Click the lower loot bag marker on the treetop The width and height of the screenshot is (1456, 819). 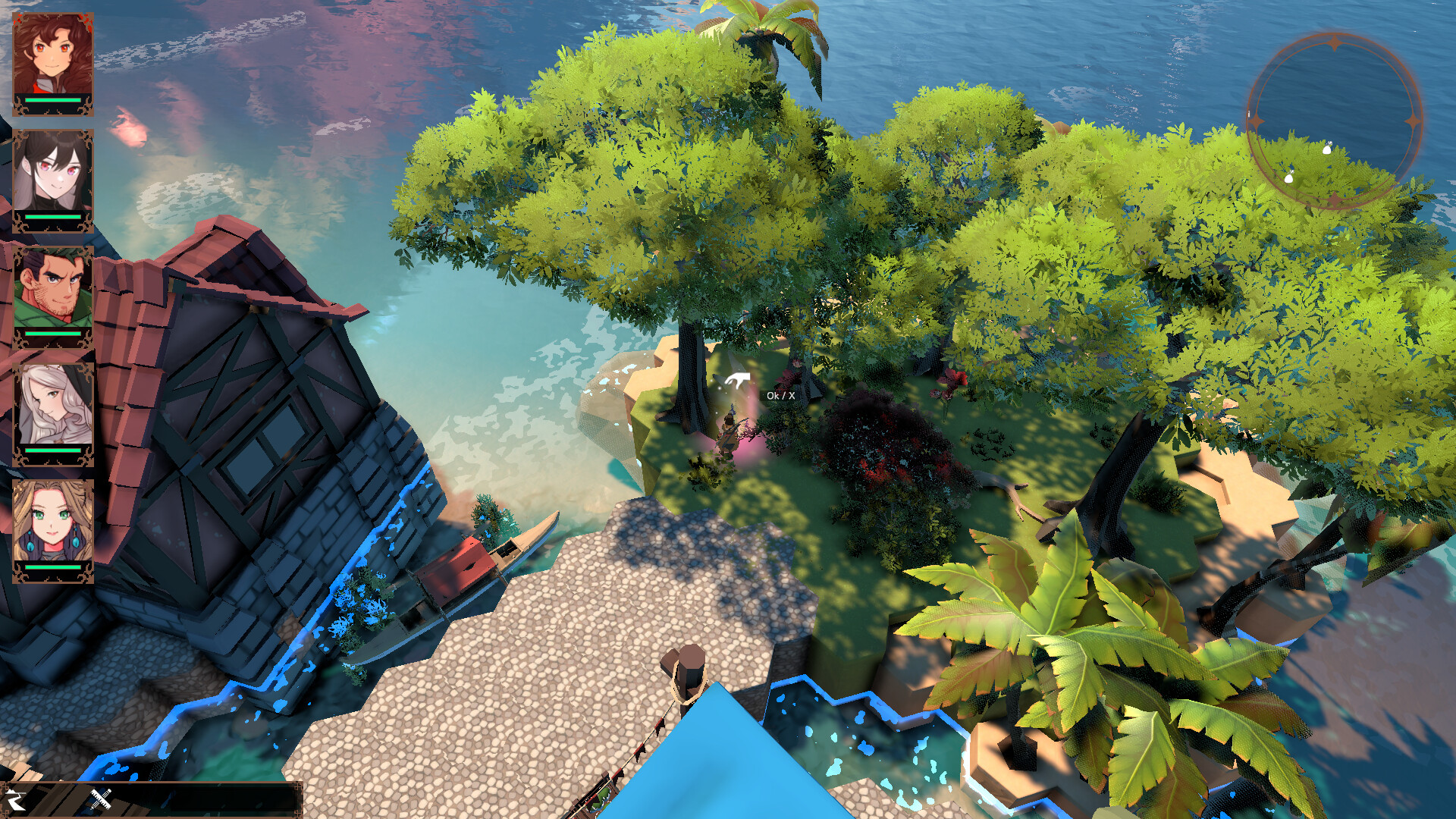coord(1289,177)
